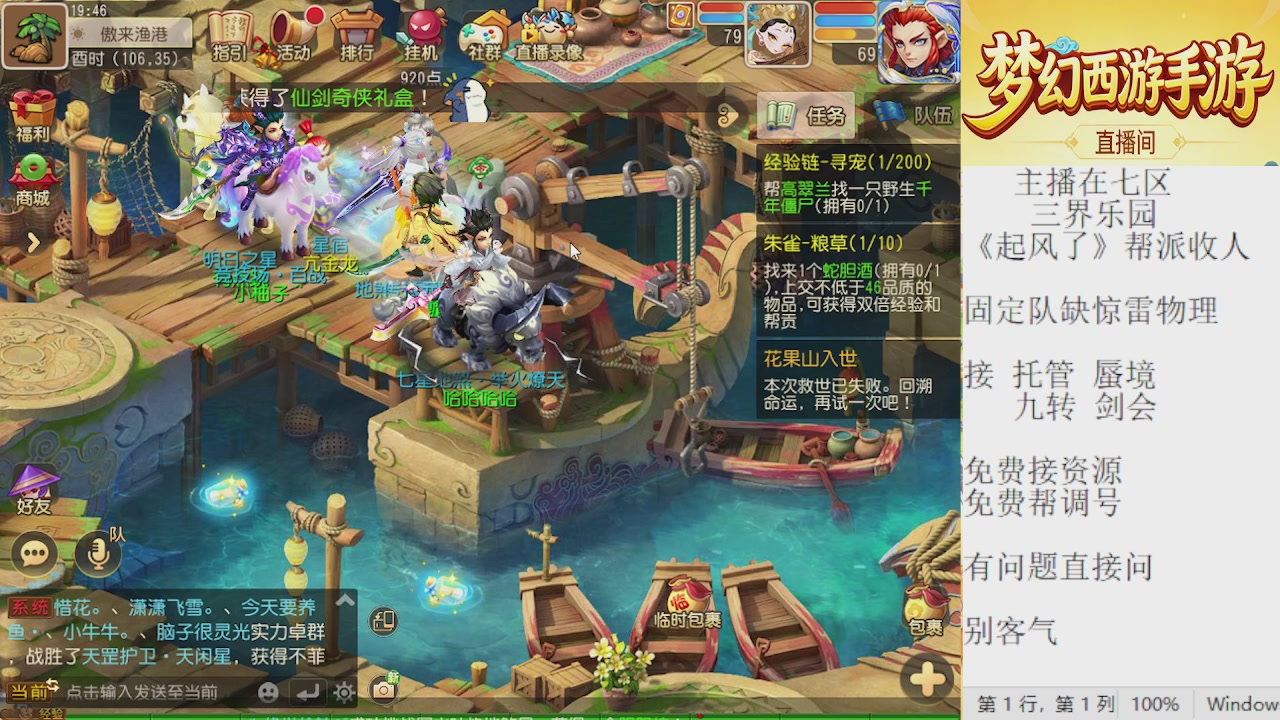1280x720 pixels.
Task: Switch to the 任务 quest tab
Action: coord(808,118)
